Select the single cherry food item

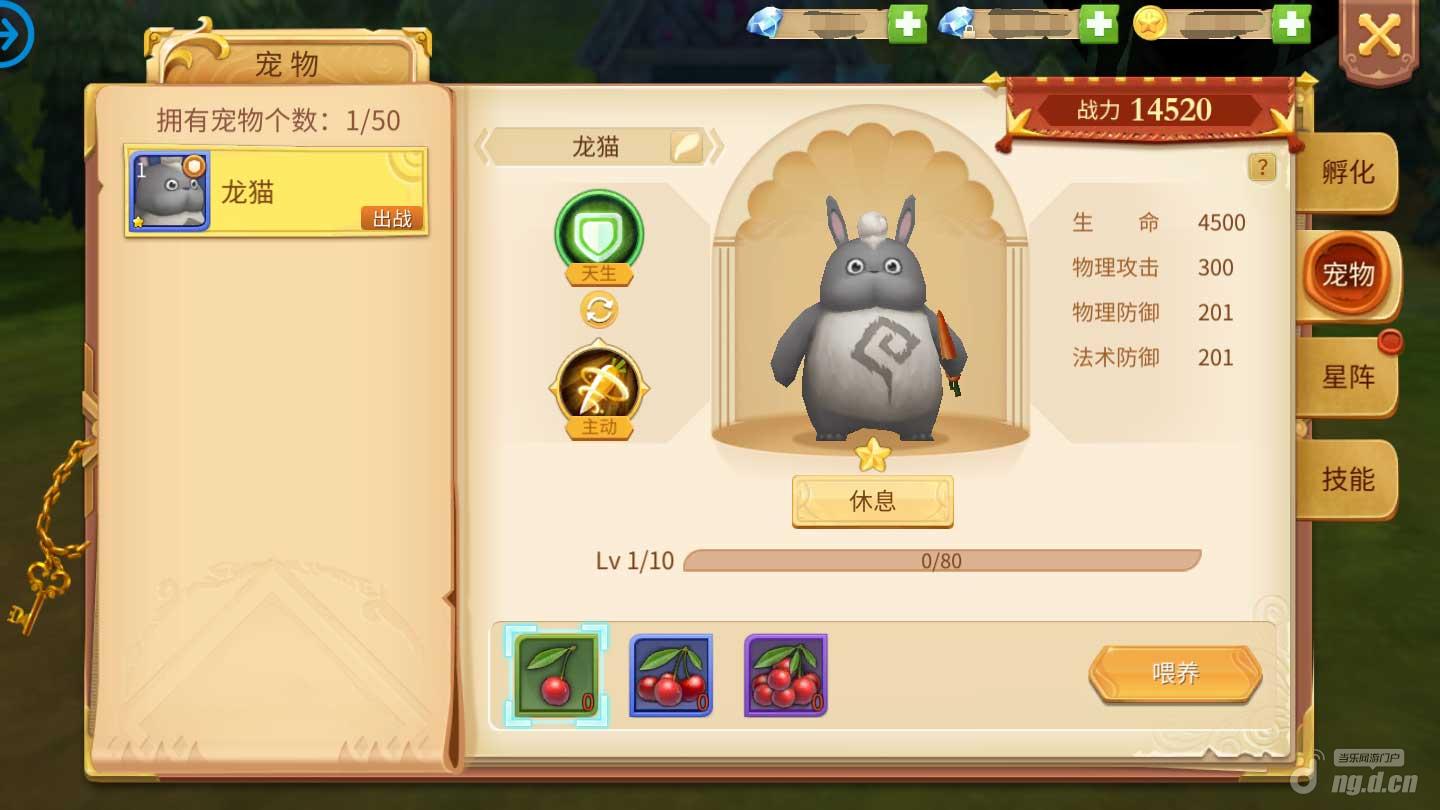click(x=556, y=675)
